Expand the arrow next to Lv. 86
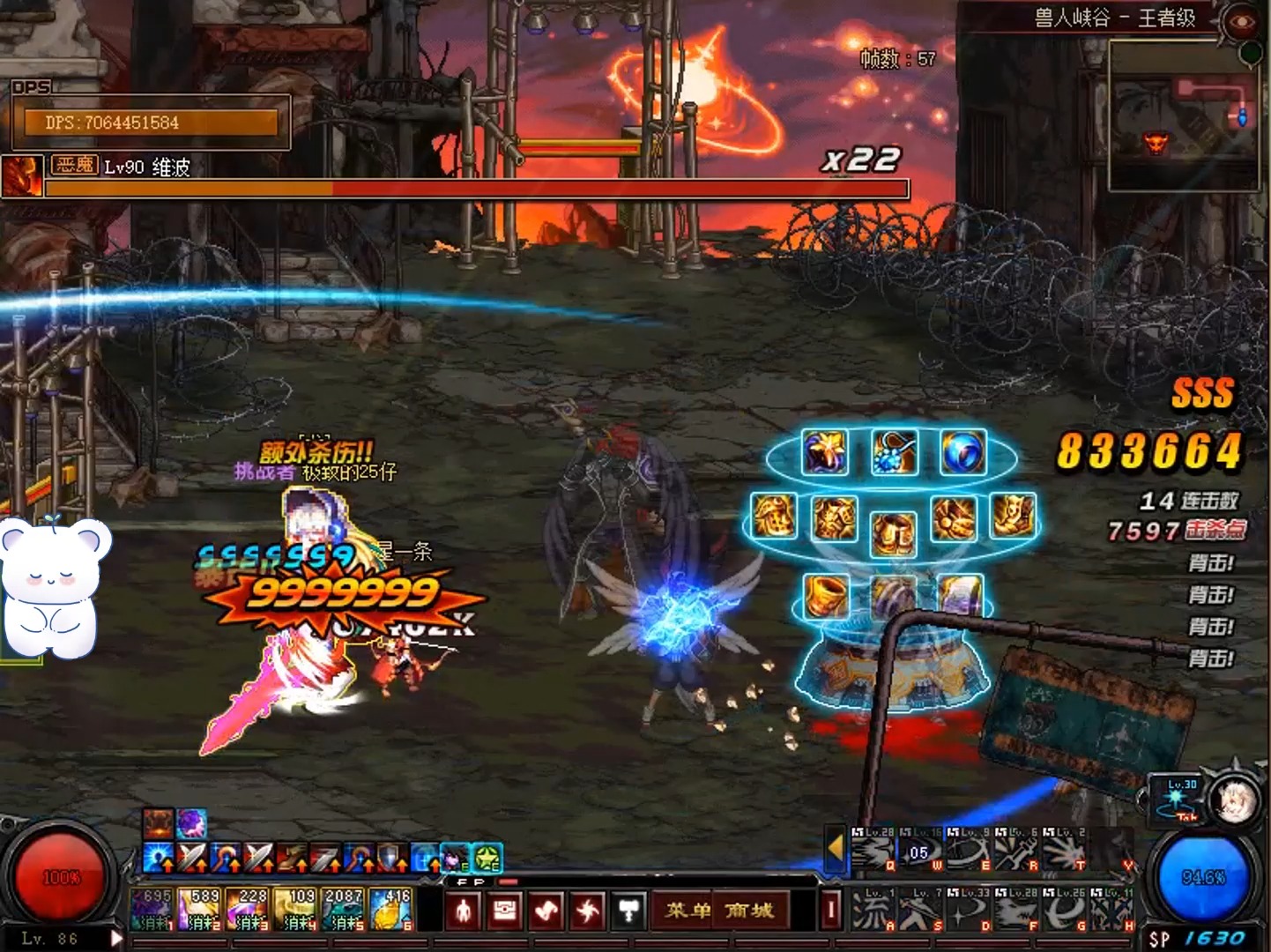 coord(115,939)
